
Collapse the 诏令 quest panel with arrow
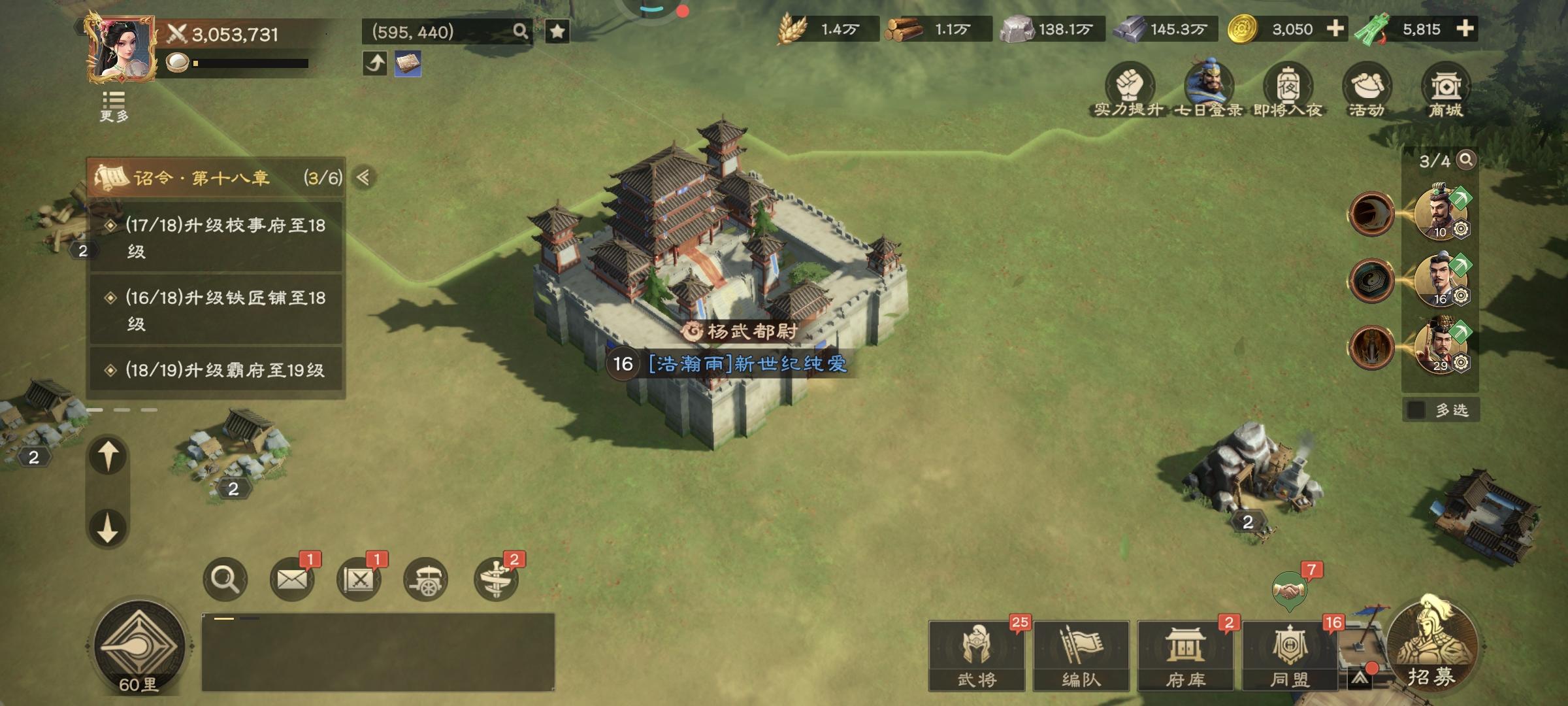364,177
